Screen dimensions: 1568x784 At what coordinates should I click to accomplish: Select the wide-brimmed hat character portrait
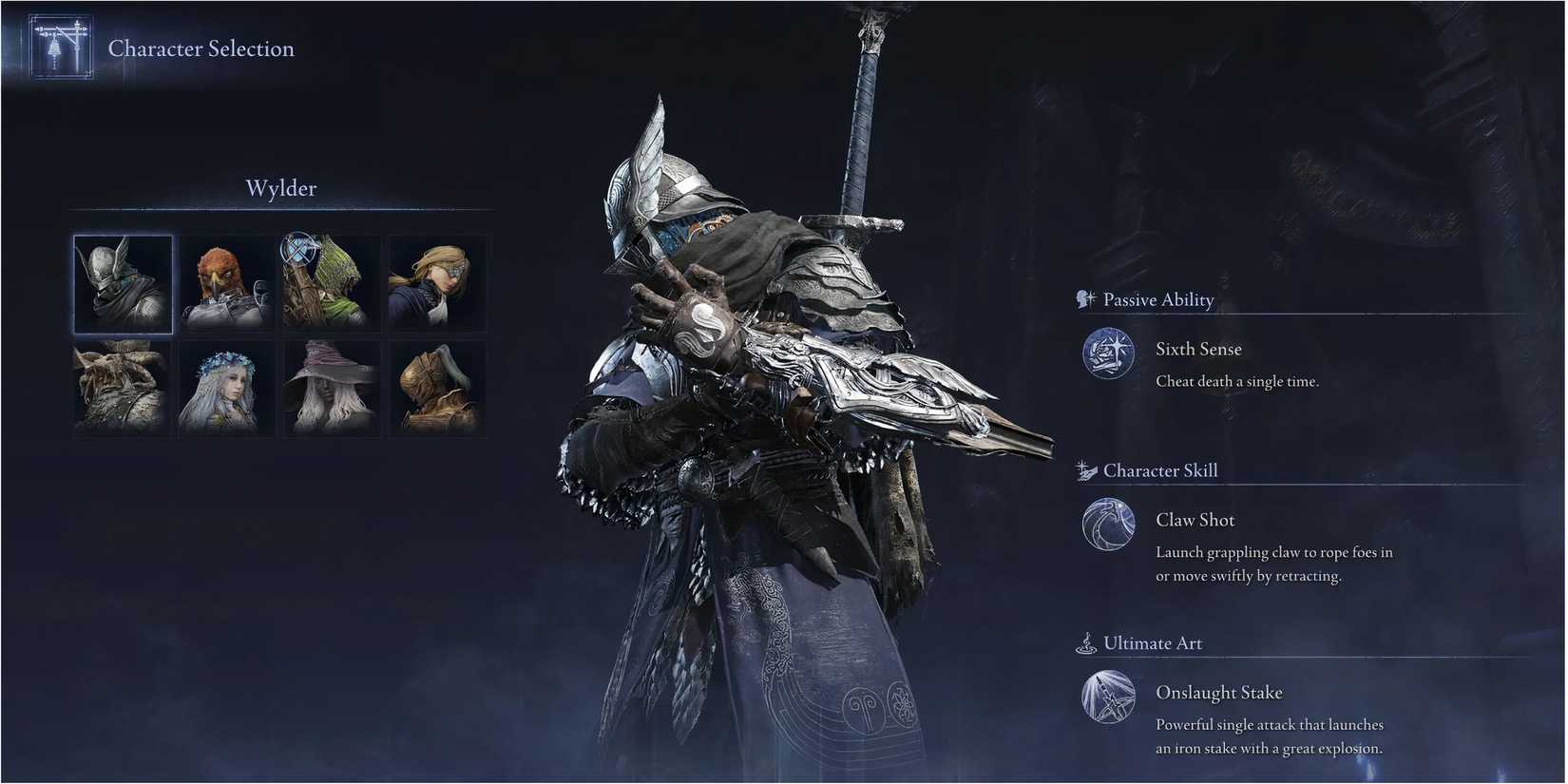click(331, 390)
